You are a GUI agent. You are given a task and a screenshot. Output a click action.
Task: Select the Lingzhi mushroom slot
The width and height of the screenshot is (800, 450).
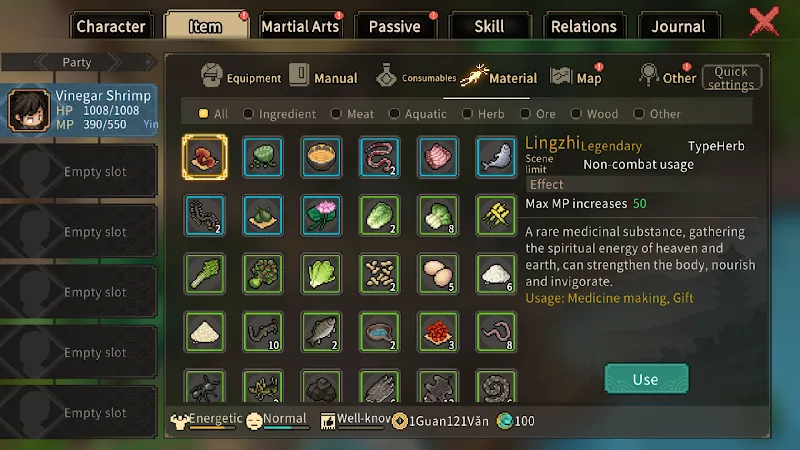point(205,157)
